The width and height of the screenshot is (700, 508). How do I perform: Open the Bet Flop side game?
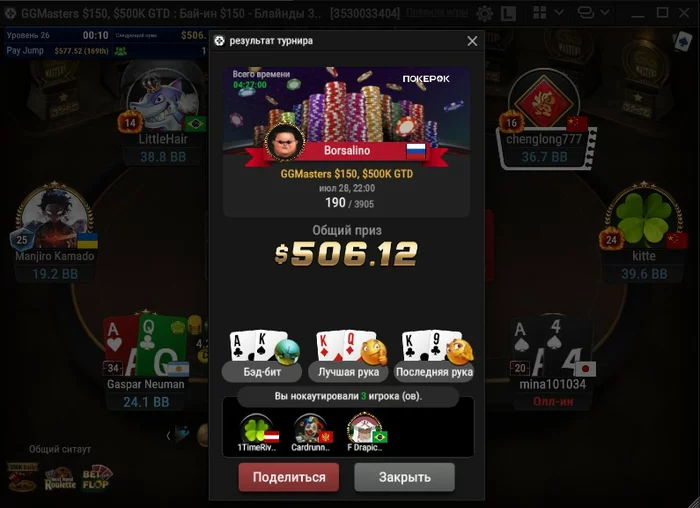tap(97, 478)
